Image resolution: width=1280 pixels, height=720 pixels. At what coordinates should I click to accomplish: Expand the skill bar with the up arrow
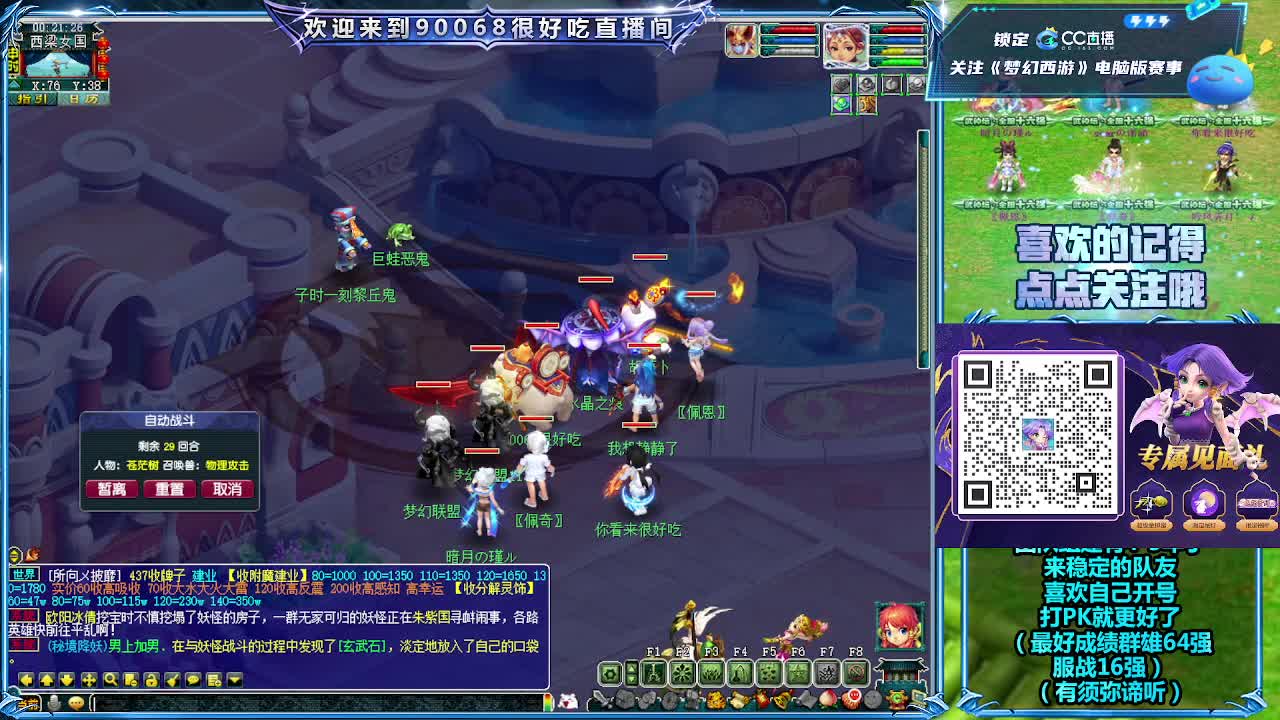coord(631,670)
